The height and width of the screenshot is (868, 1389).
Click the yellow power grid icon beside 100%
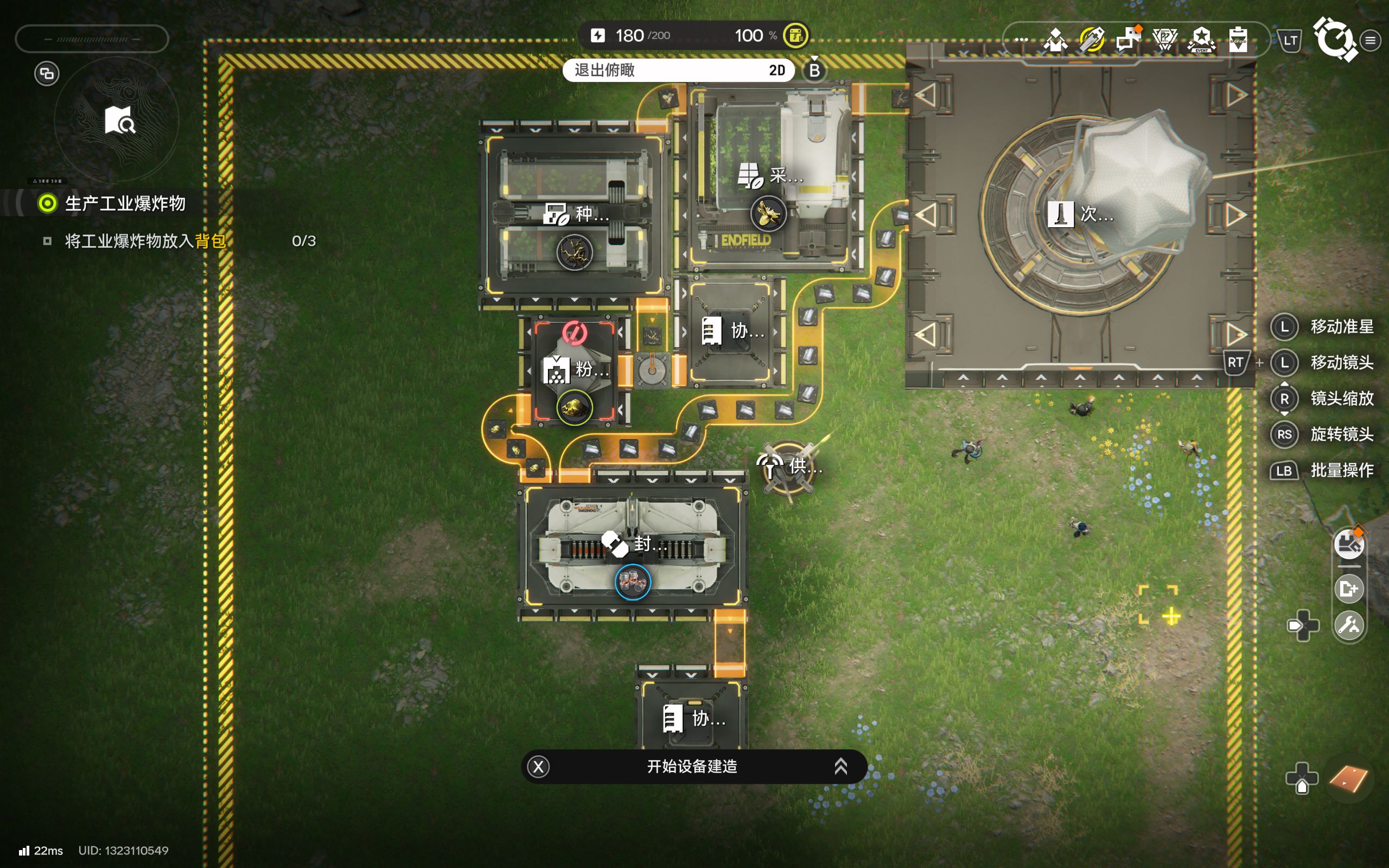(795, 36)
